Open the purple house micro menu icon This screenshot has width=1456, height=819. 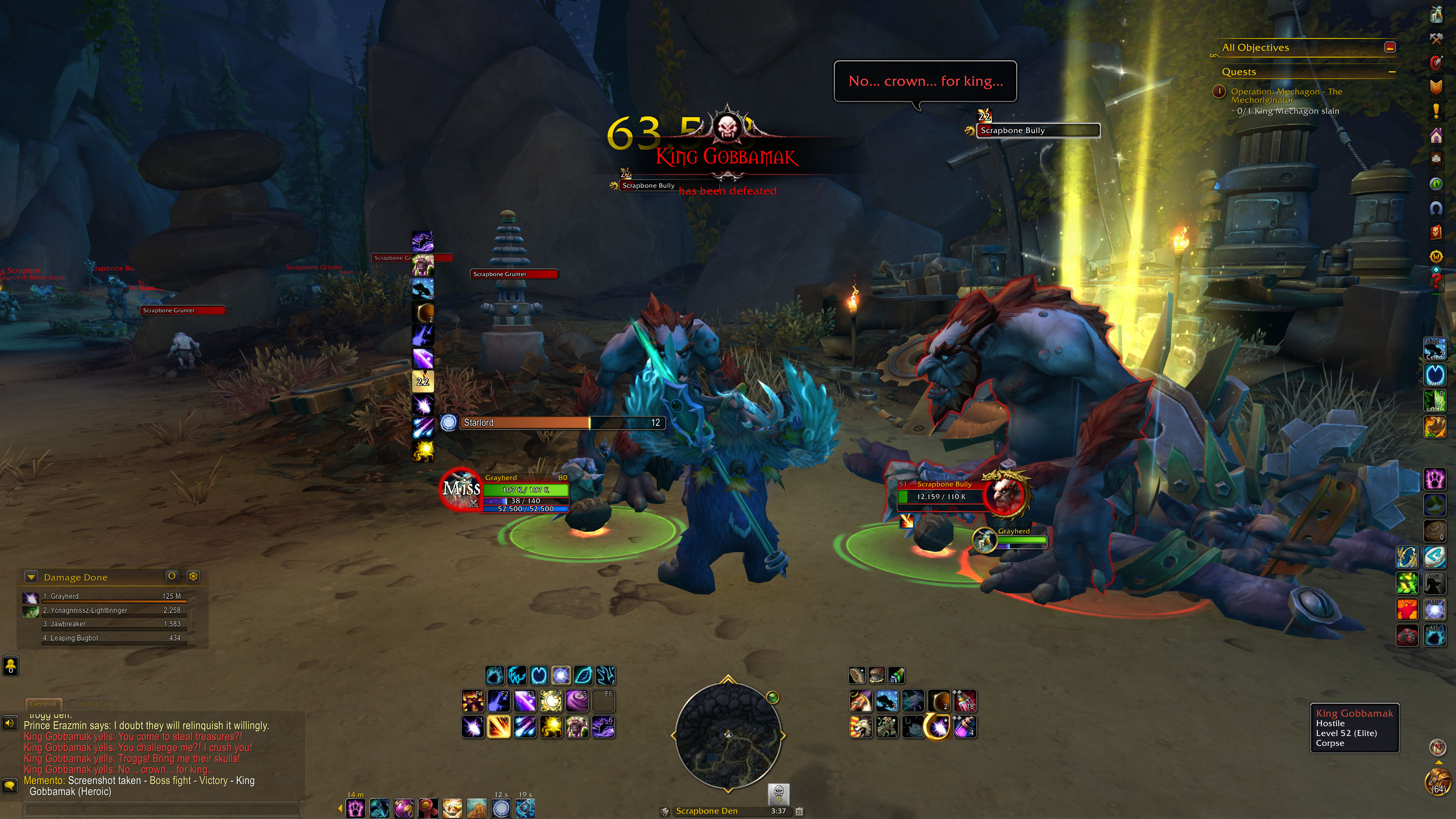1436,136
